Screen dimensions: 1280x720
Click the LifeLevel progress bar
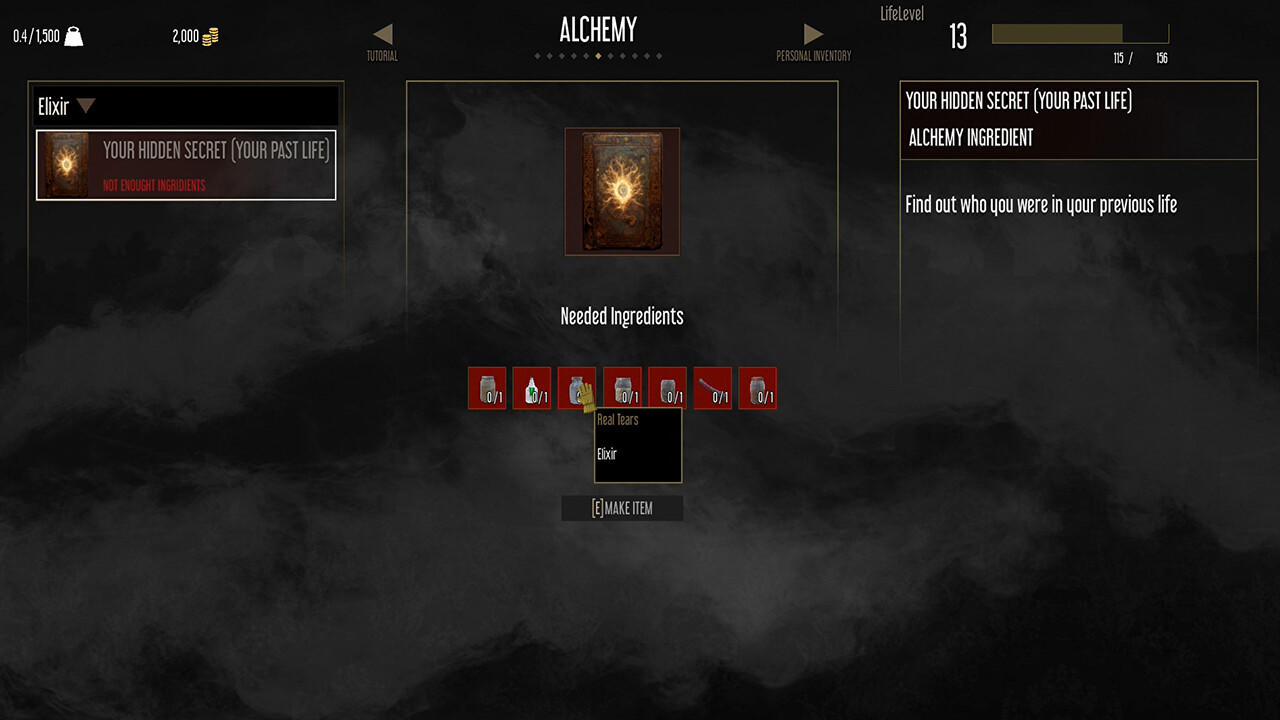tap(1078, 31)
